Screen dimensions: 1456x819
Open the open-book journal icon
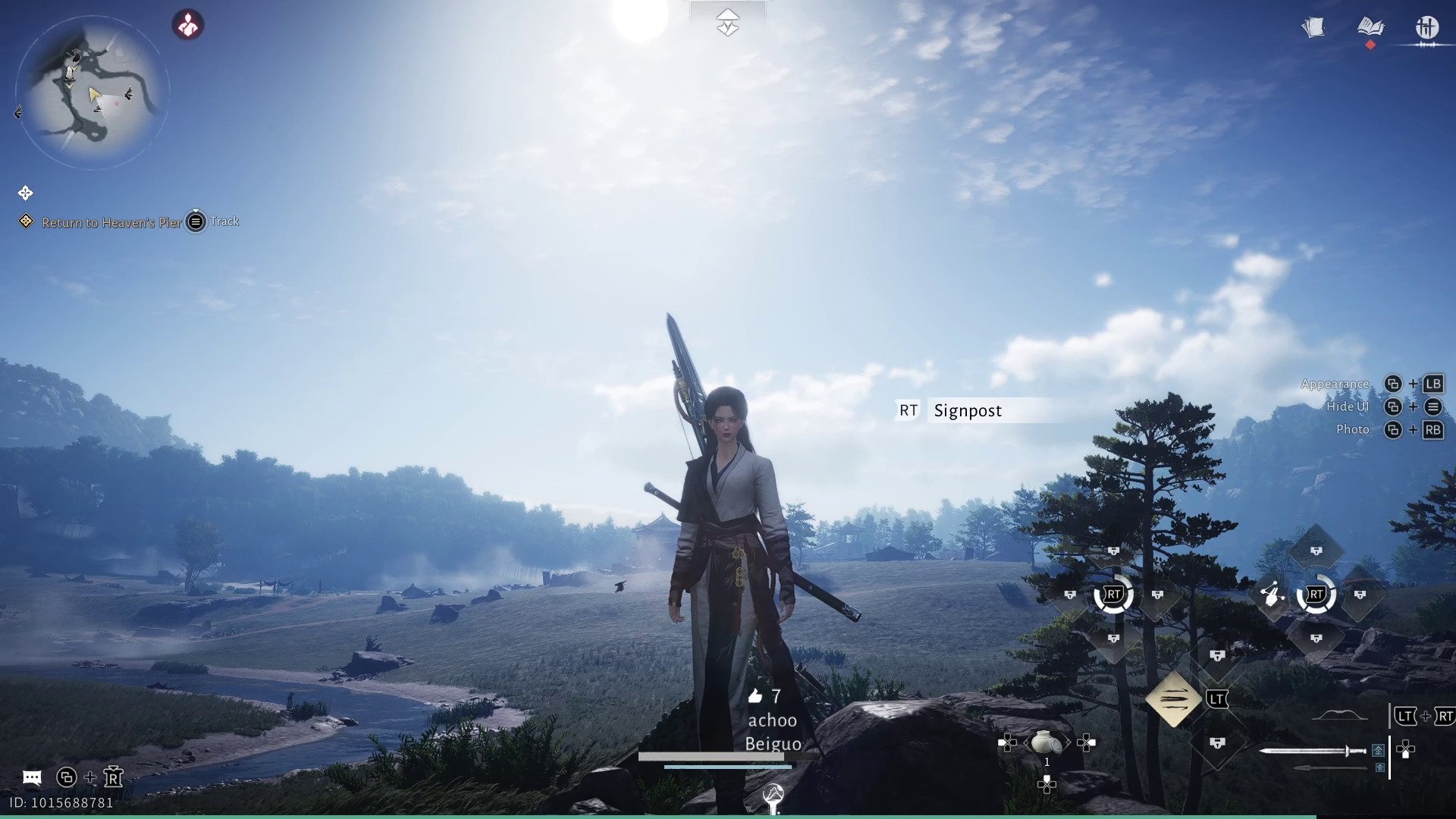pyautogui.click(x=1370, y=27)
